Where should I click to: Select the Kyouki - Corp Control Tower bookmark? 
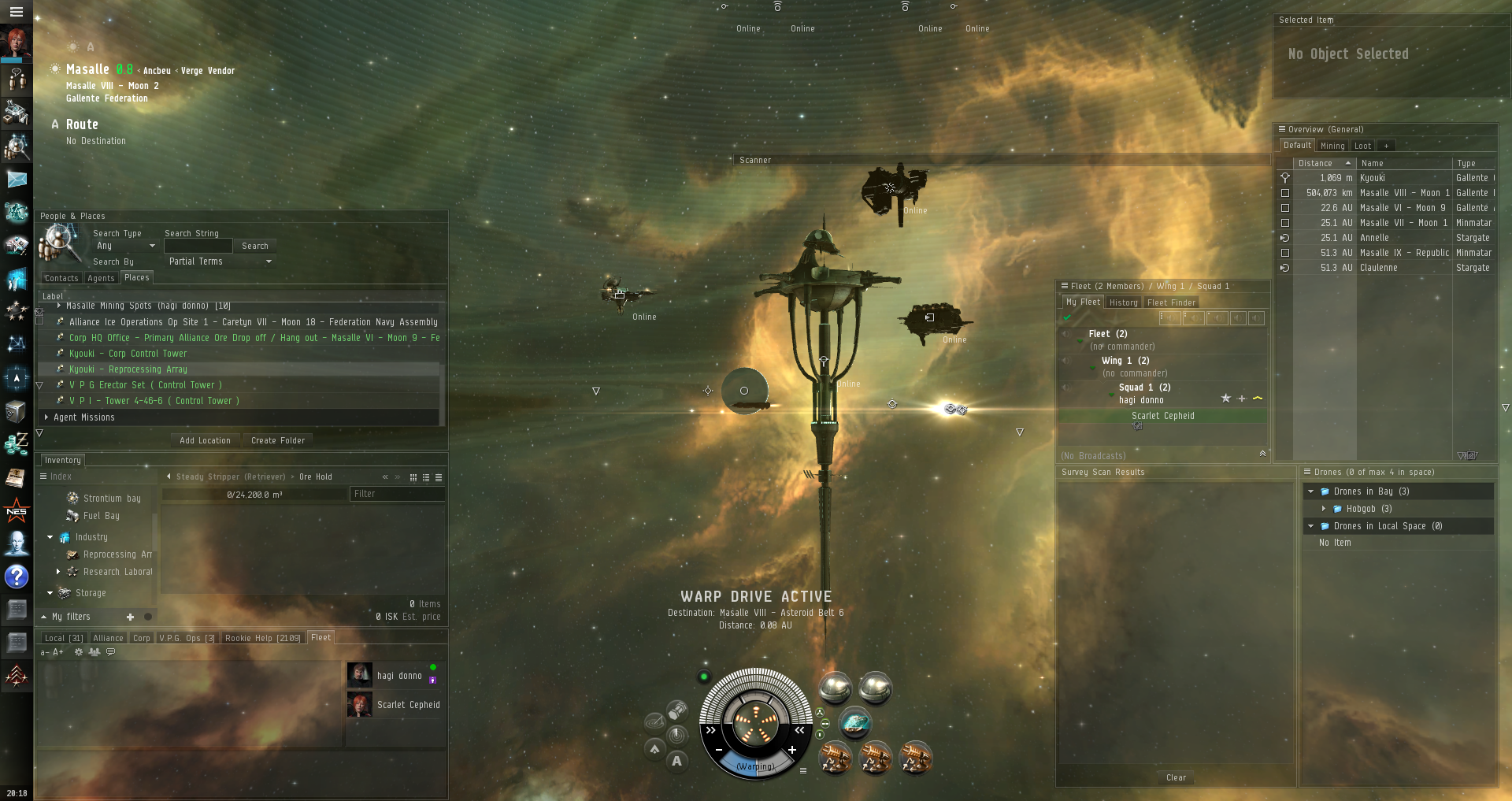128,354
